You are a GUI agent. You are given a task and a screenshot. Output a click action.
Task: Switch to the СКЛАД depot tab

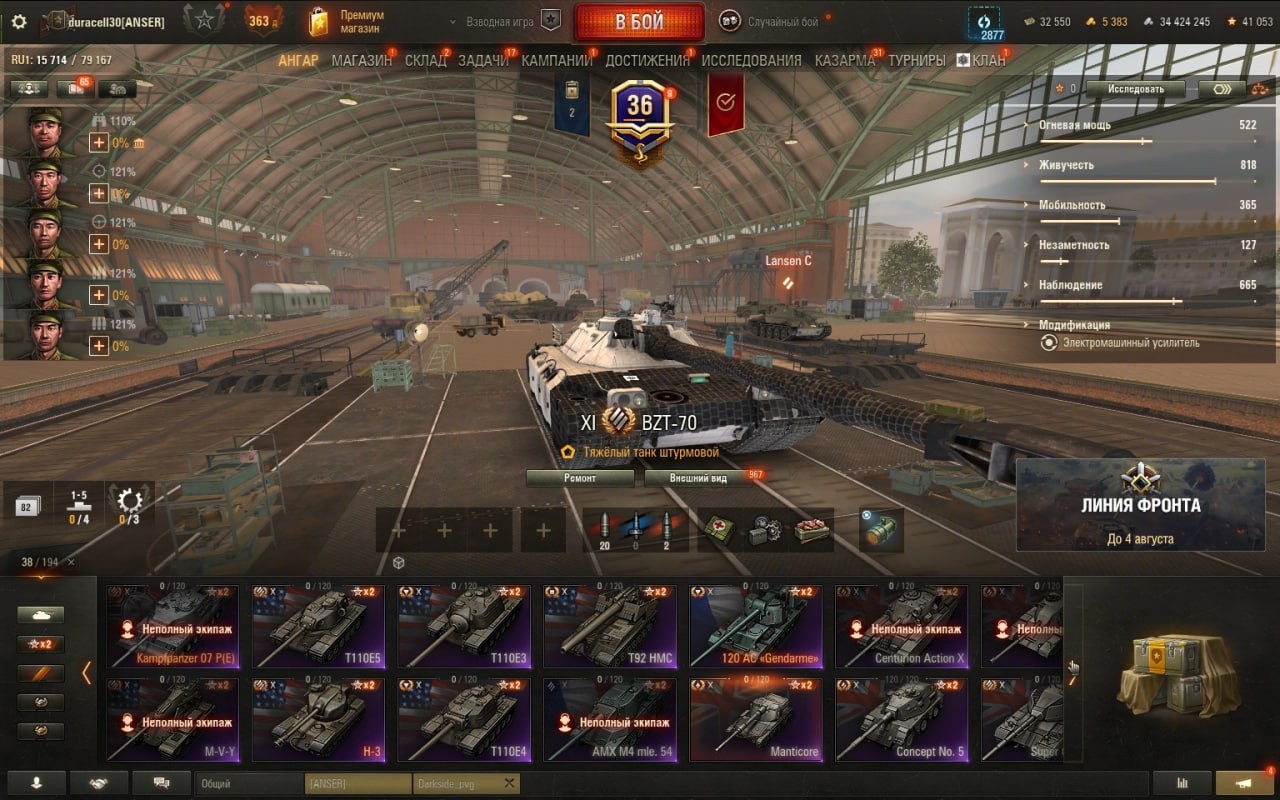425,60
